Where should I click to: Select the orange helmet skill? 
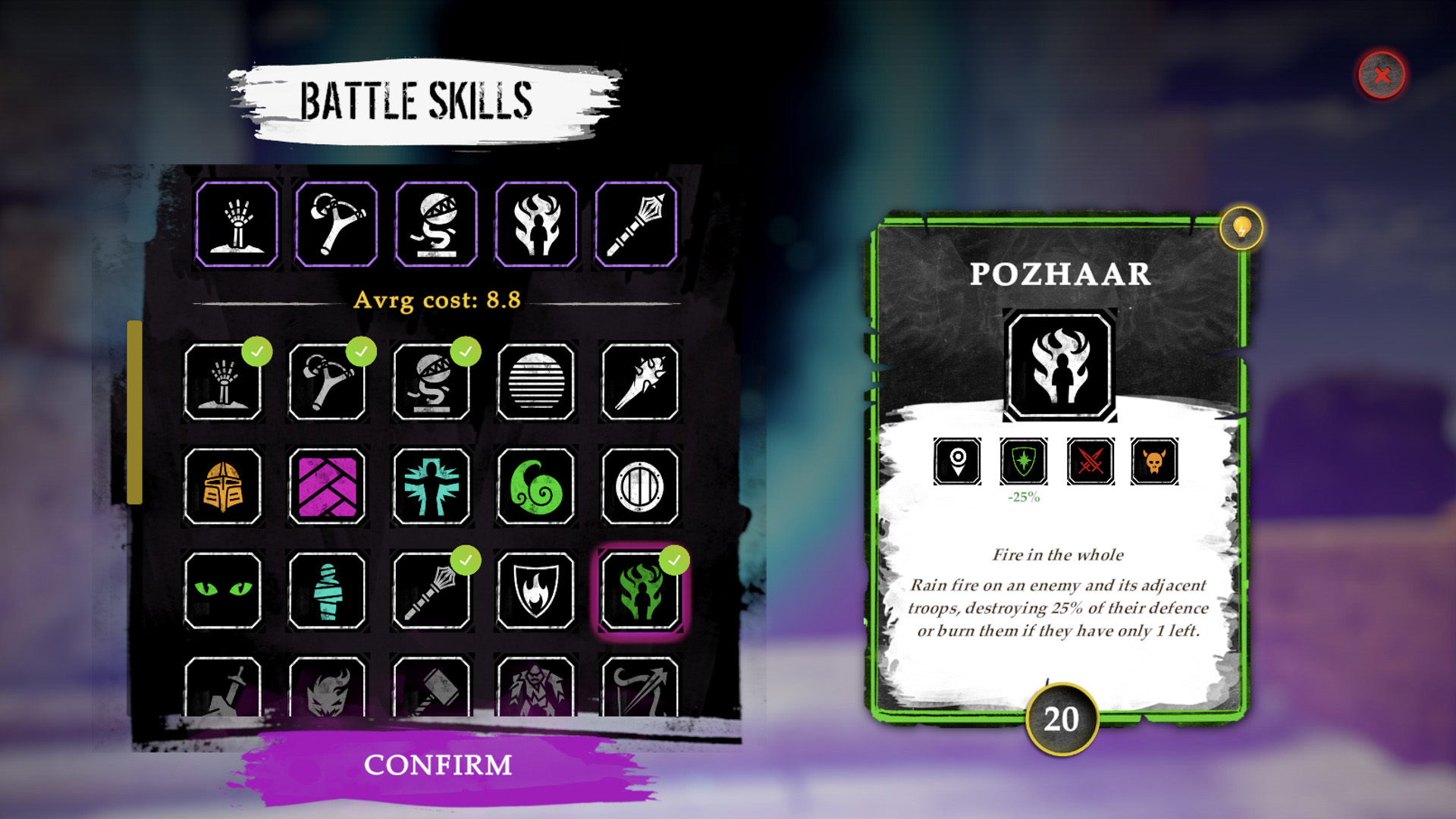pyautogui.click(x=223, y=486)
